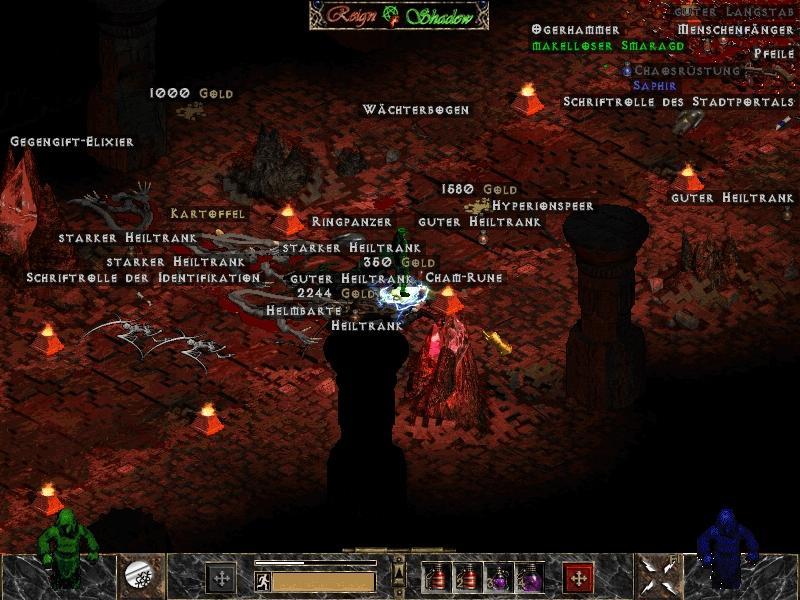Pick up the Cham-Rune item label
Image resolution: width=800 pixels, height=600 pixels.
coord(464,277)
